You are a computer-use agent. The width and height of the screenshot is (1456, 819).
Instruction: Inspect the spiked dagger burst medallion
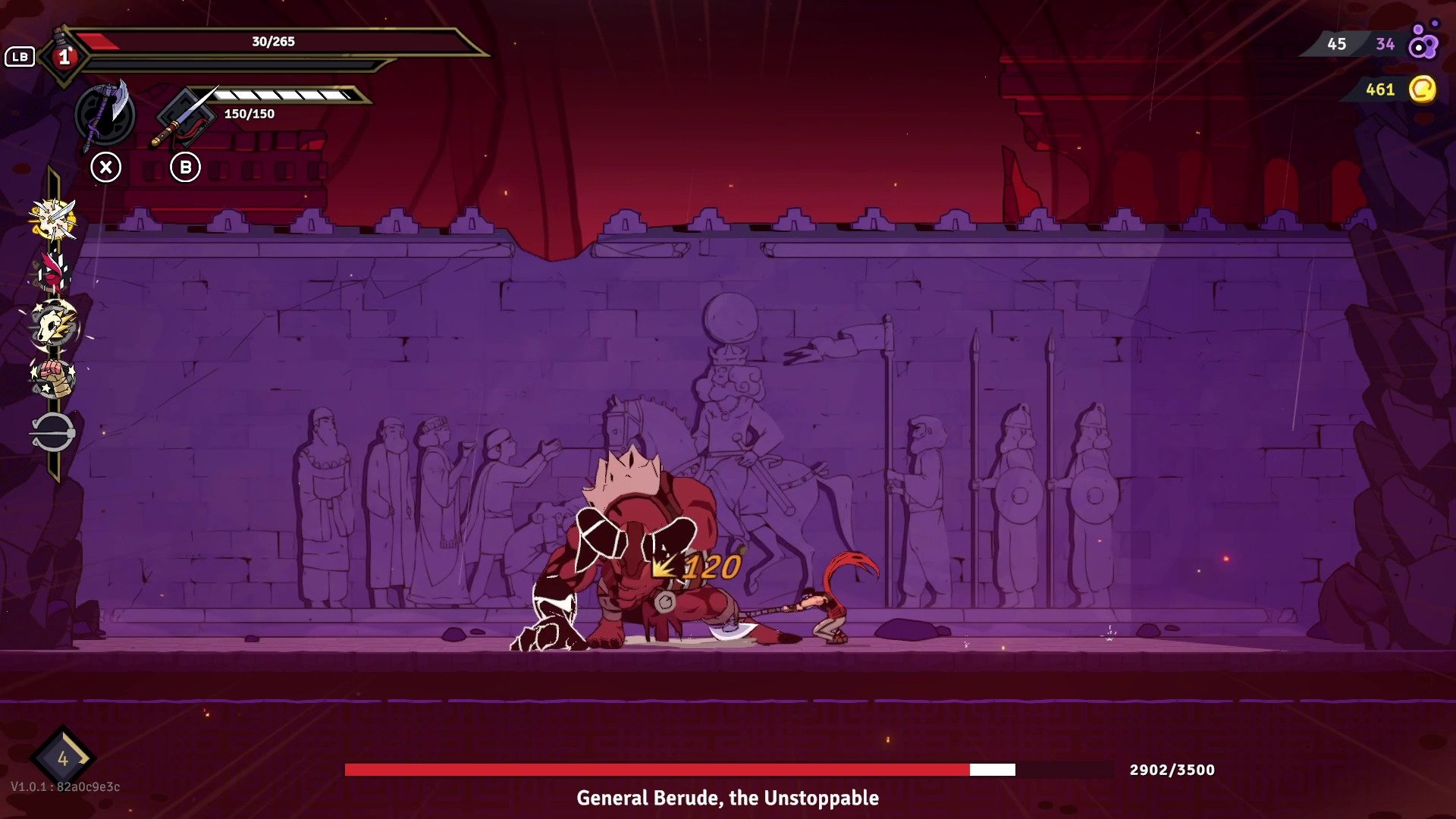pos(53,220)
